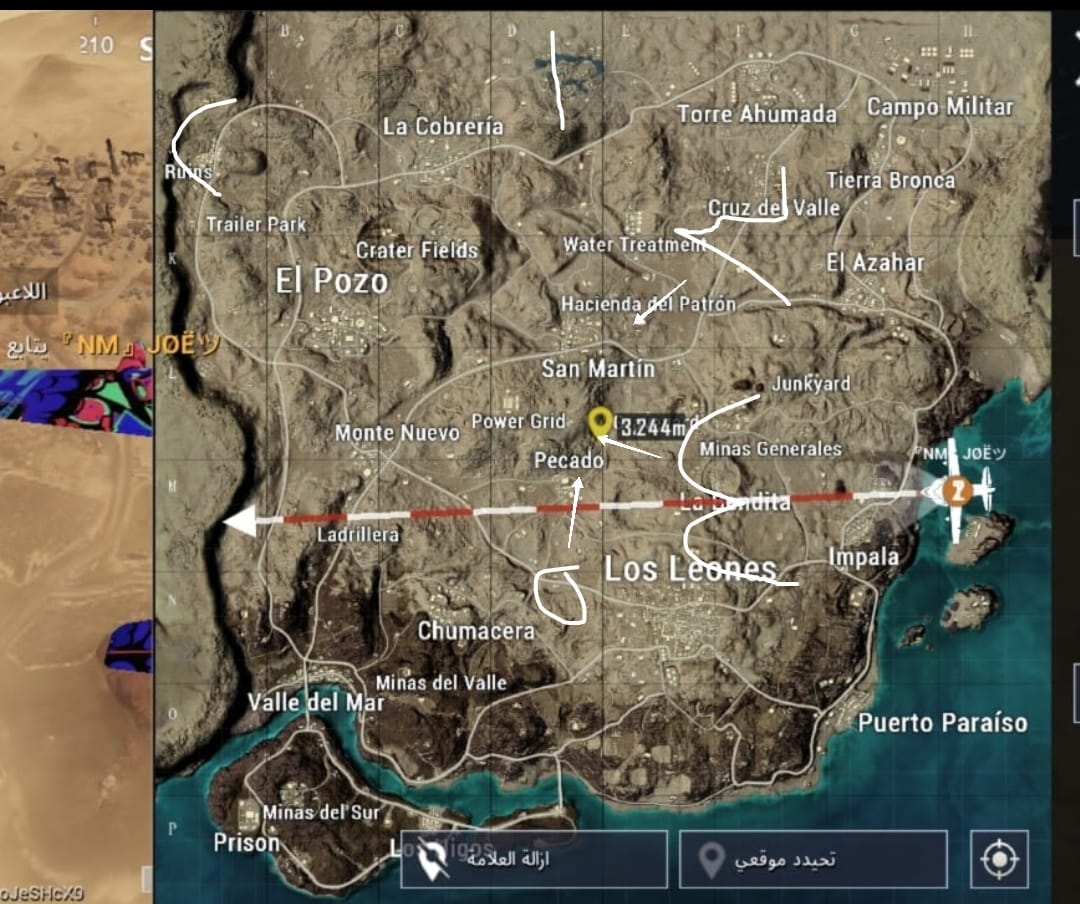Click the remove marker button
This screenshot has width=1080, height=904.
tap(534, 859)
